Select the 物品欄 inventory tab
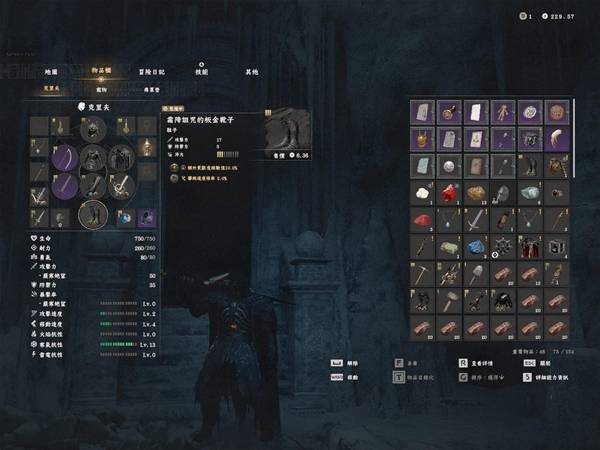The height and width of the screenshot is (450, 600). [102, 72]
